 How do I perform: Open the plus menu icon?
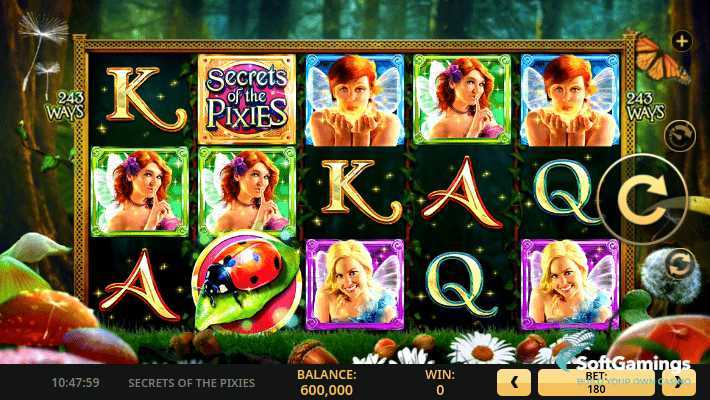tap(683, 41)
